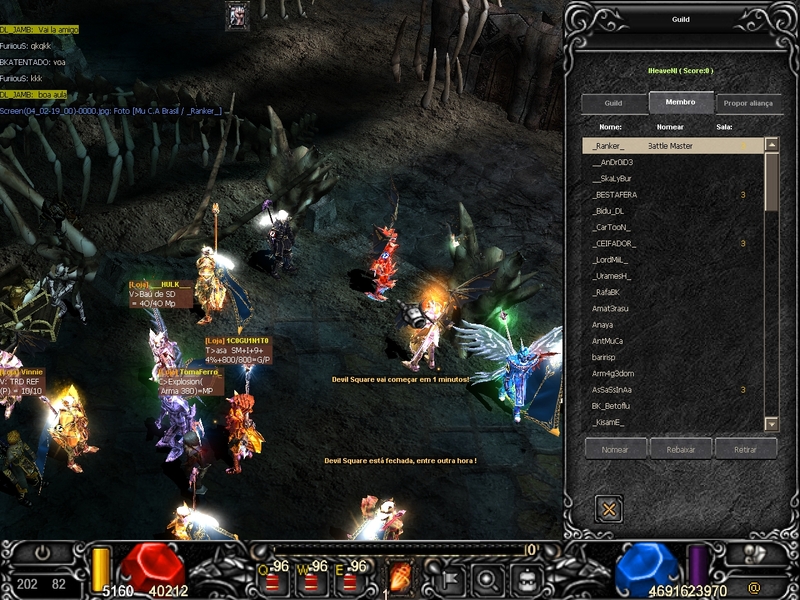Select the active skill icon
This screenshot has height=600, width=800.
(401, 576)
